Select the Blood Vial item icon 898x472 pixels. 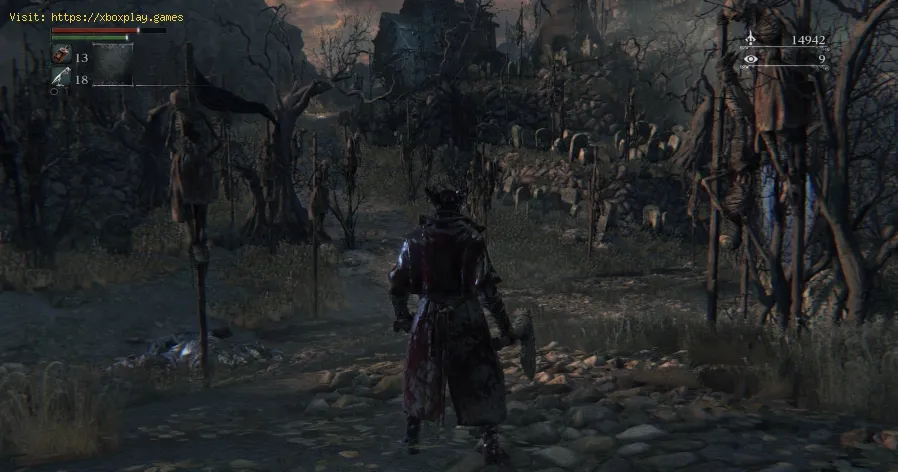pyautogui.click(x=59, y=56)
